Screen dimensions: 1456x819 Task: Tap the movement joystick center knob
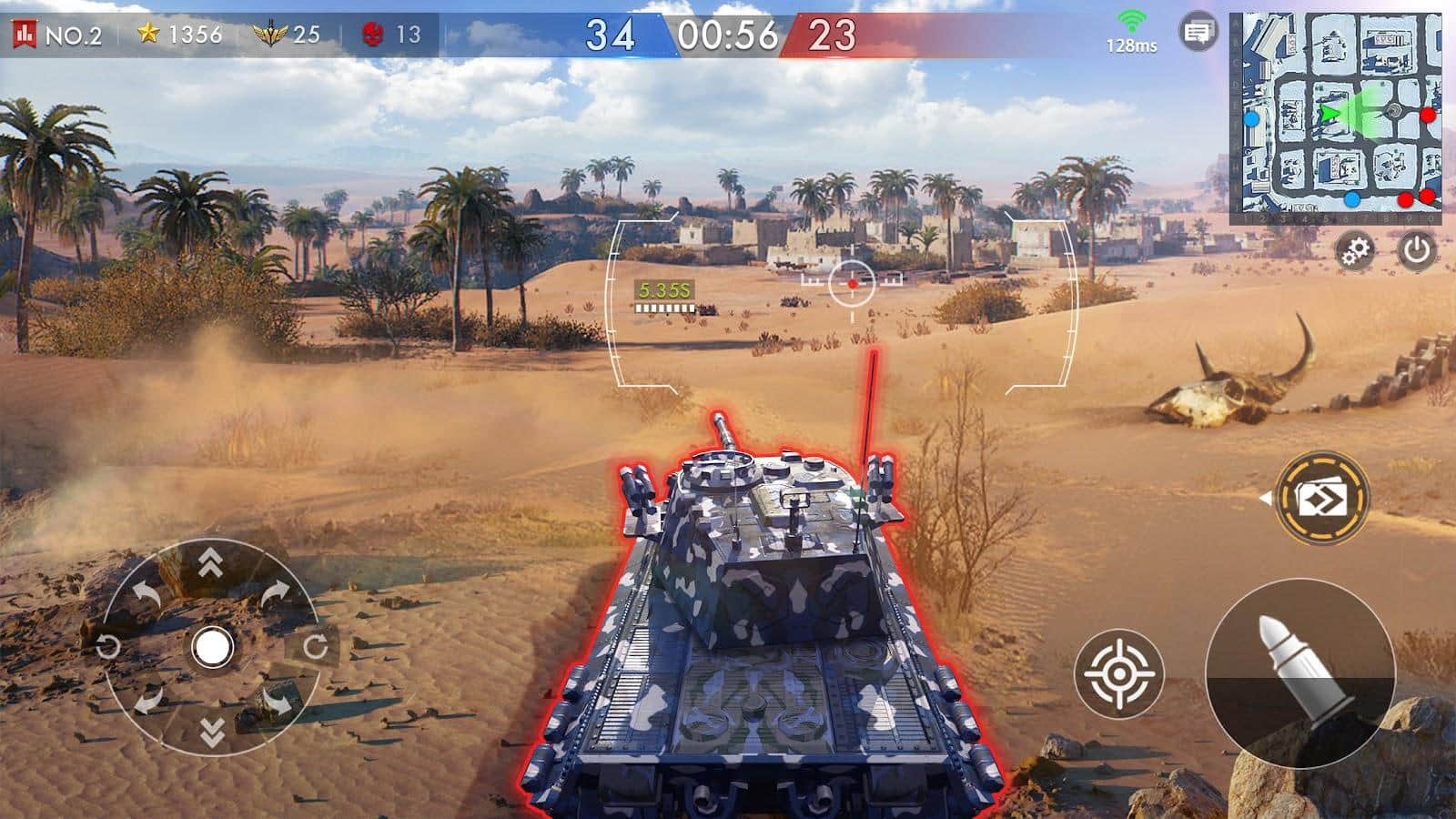(x=212, y=648)
